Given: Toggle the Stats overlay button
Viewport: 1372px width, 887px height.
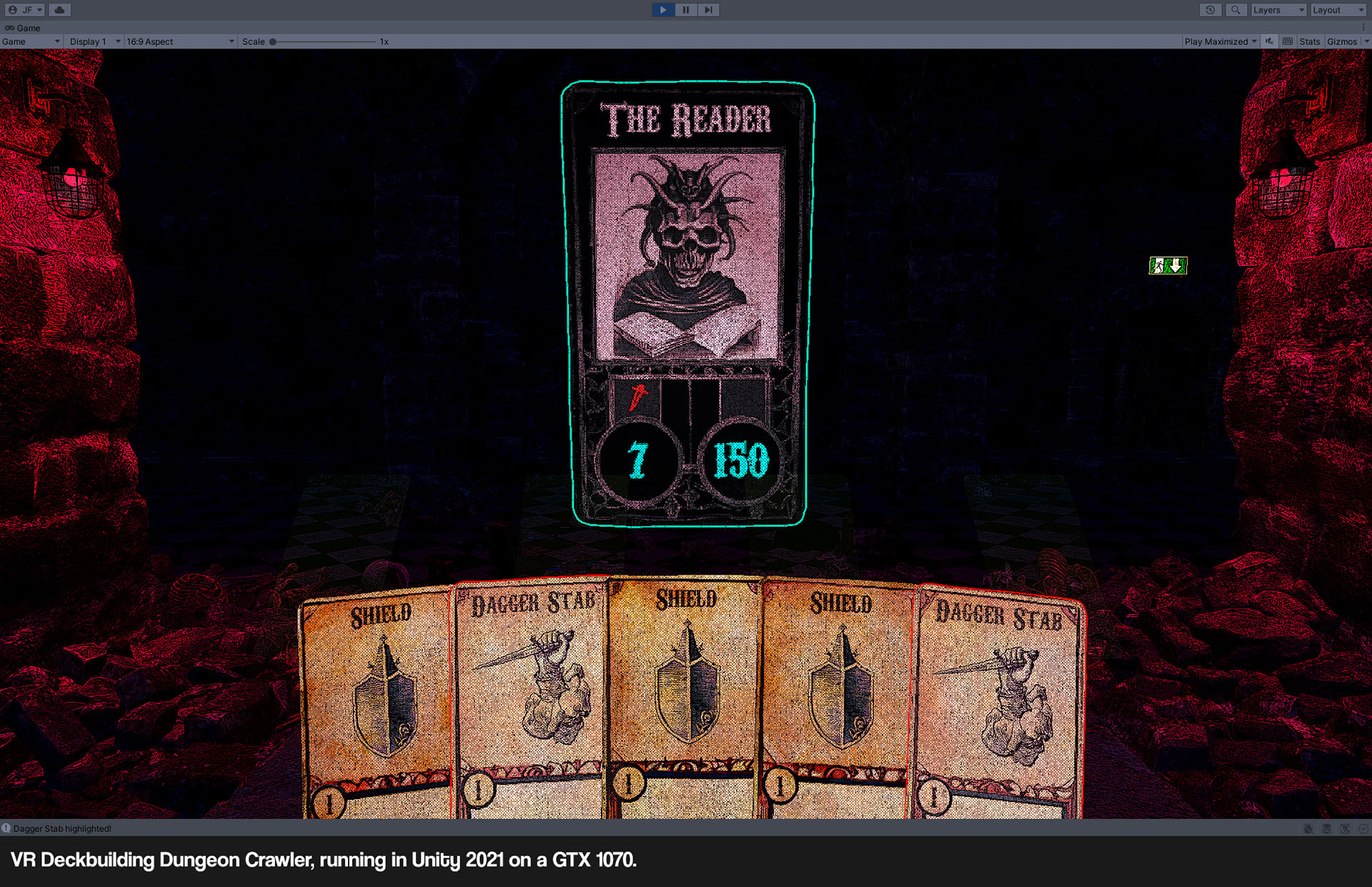Looking at the screenshot, I should point(1309,41).
